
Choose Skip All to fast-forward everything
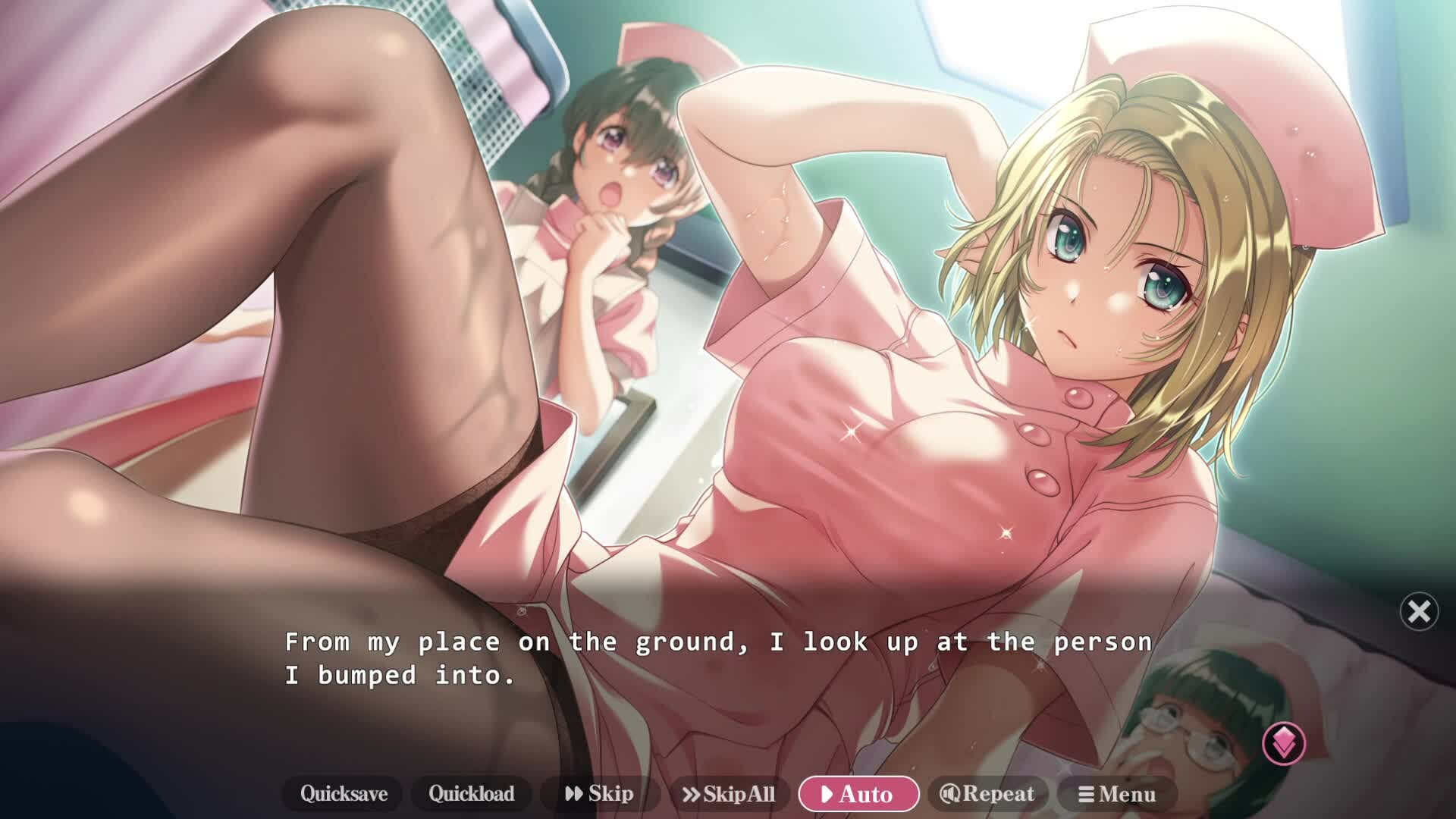tap(729, 794)
